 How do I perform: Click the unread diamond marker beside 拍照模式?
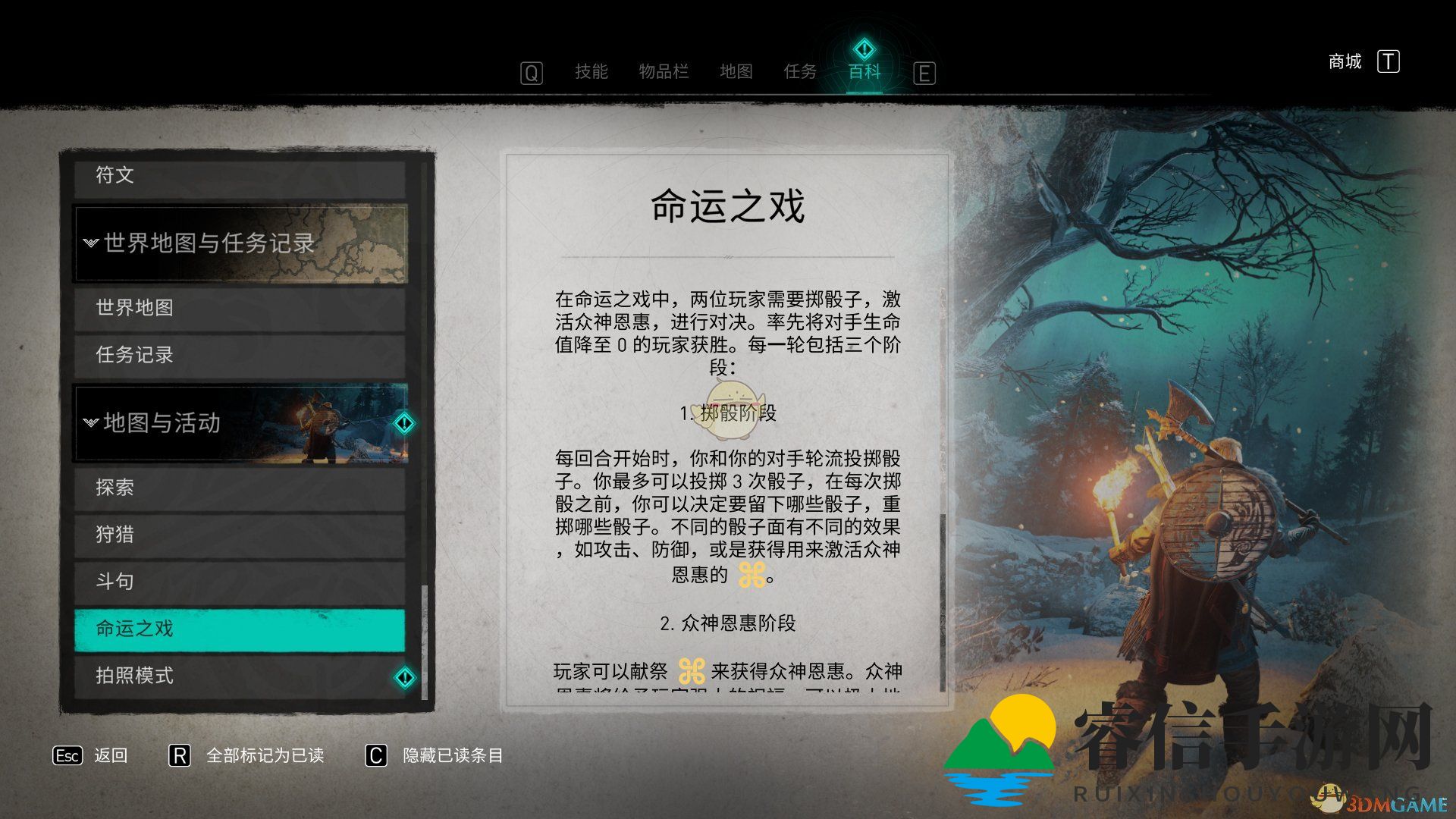[404, 677]
